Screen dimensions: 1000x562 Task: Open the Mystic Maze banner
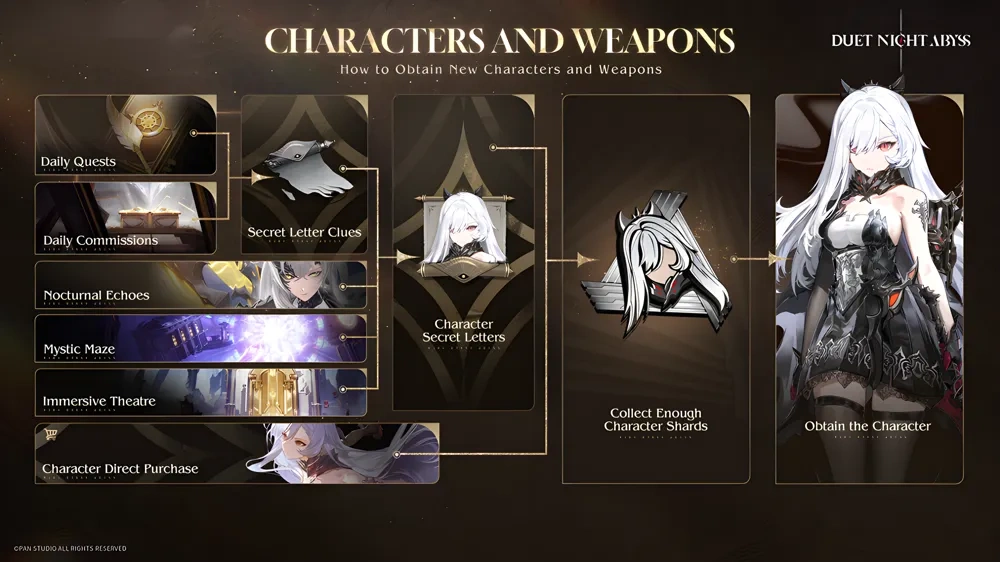click(x=201, y=338)
